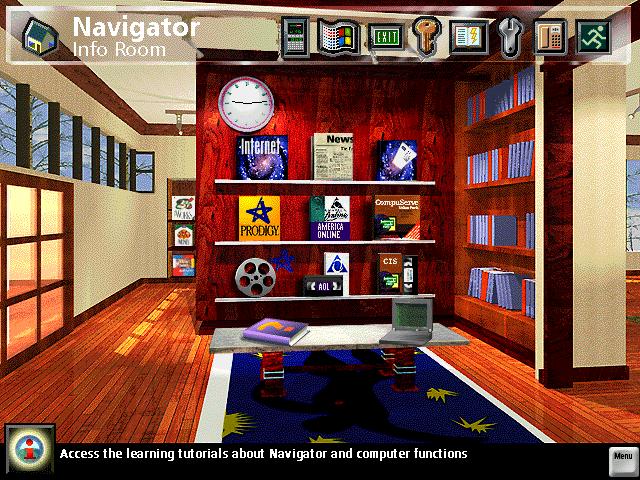Click the green EXIT sign icon
Image resolution: width=640 pixels, height=480 pixels.
point(381,36)
